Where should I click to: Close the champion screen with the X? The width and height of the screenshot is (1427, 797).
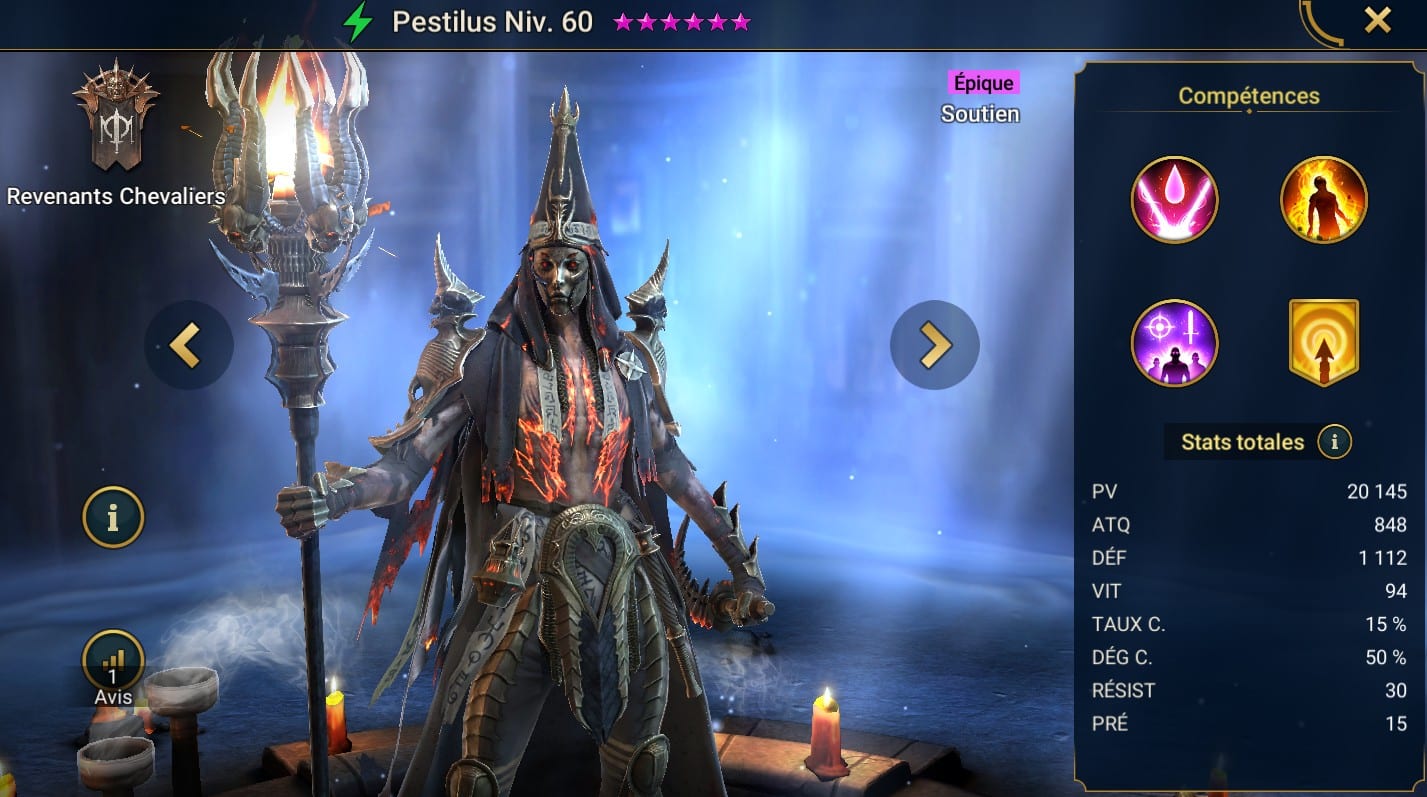point(1377,20)
